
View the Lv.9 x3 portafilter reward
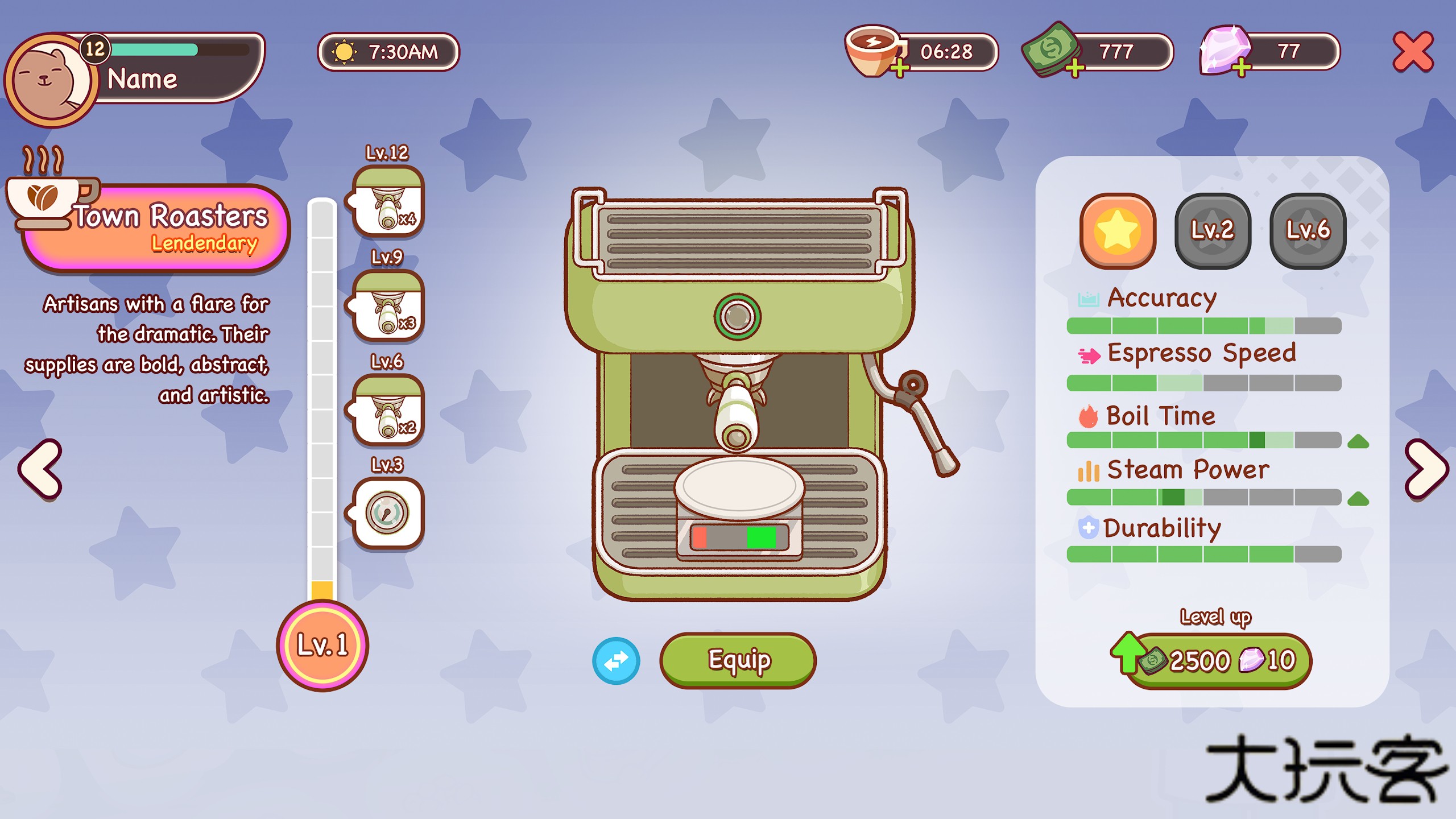[388, 307]
